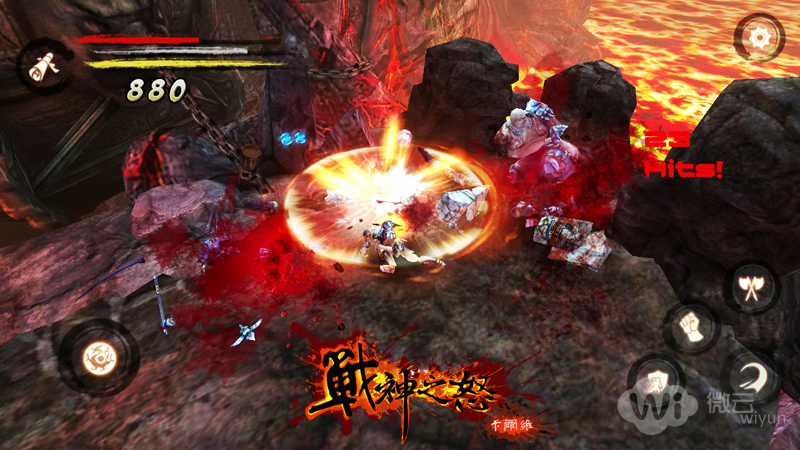Screen dimensions: 800x450
Task: Activate the crossed axes attack skill
Action: pos(752,287)
